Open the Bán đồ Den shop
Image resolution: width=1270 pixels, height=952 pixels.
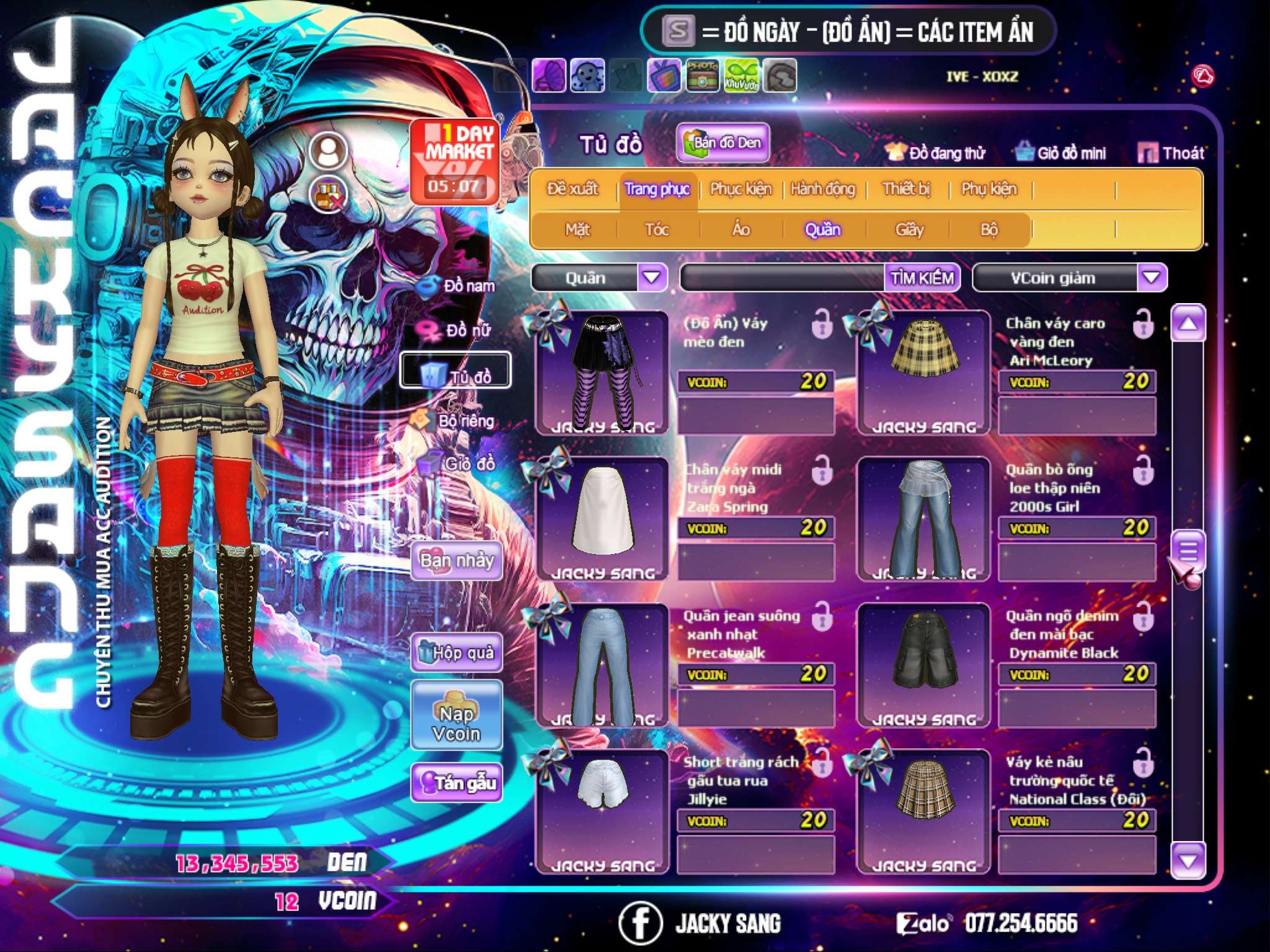[x=723, y=143]
